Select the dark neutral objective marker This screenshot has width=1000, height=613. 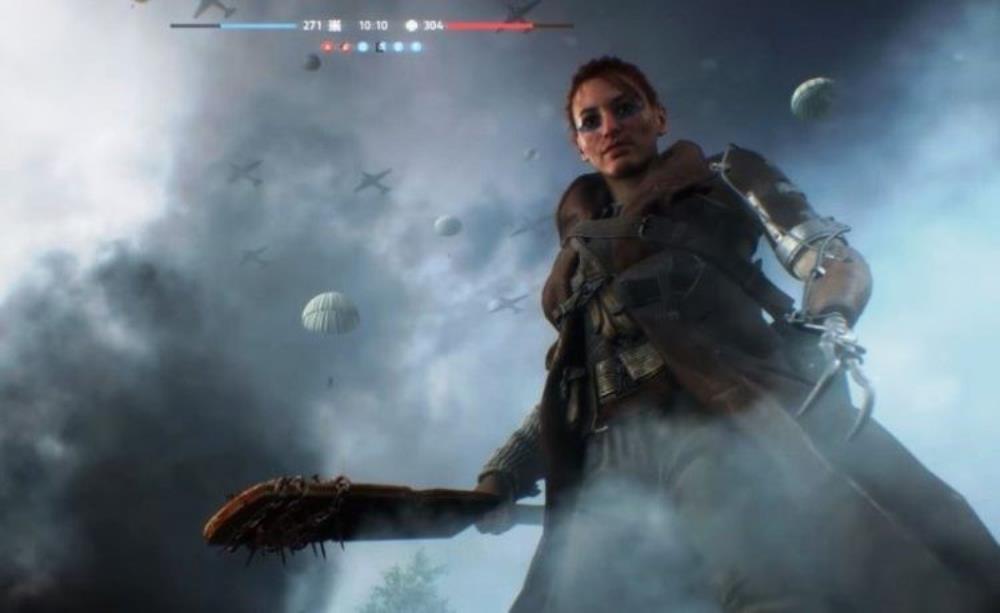click(380, 46)
